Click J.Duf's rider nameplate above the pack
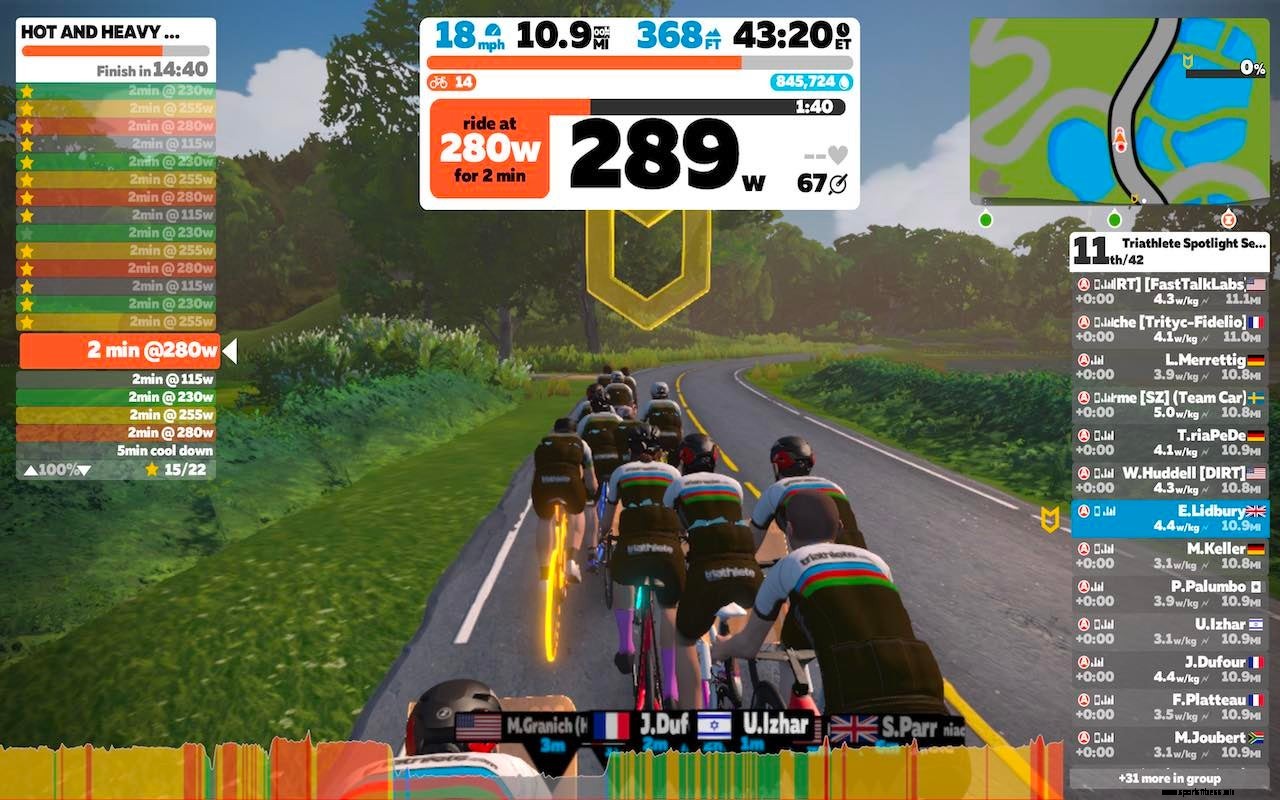Image resolution: width=1280 pixels, height=800 pixels. 649,728
